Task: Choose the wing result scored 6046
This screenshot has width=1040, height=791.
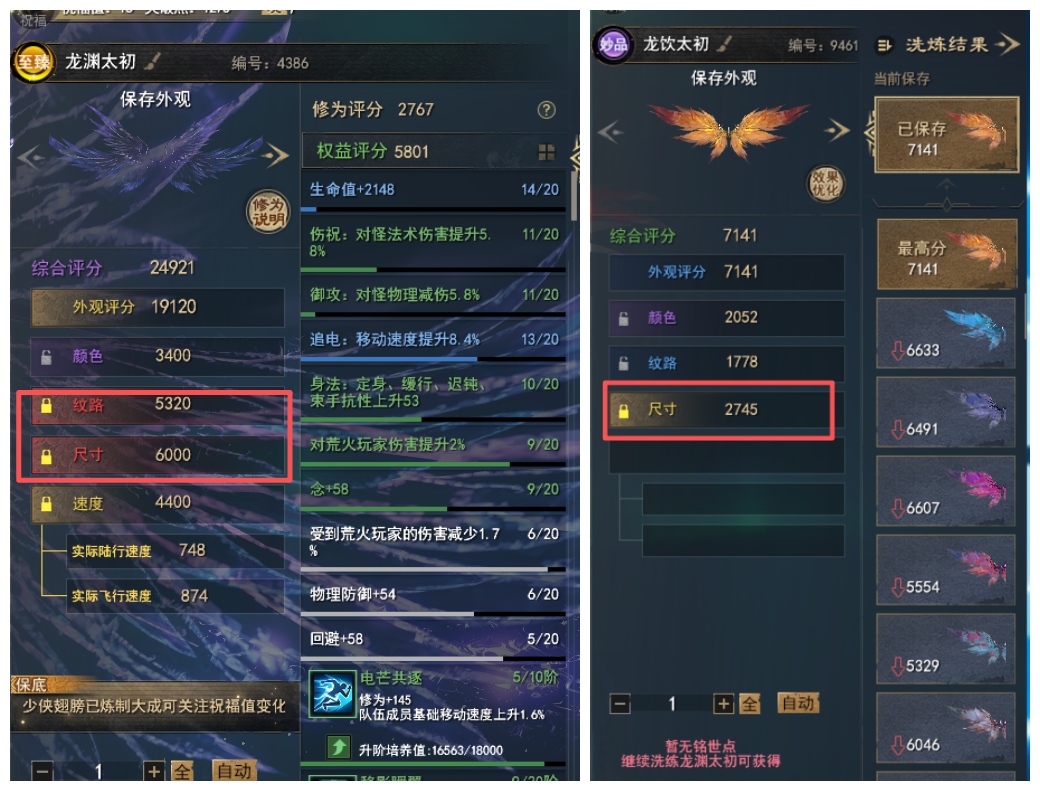Action: coord(946,727)
